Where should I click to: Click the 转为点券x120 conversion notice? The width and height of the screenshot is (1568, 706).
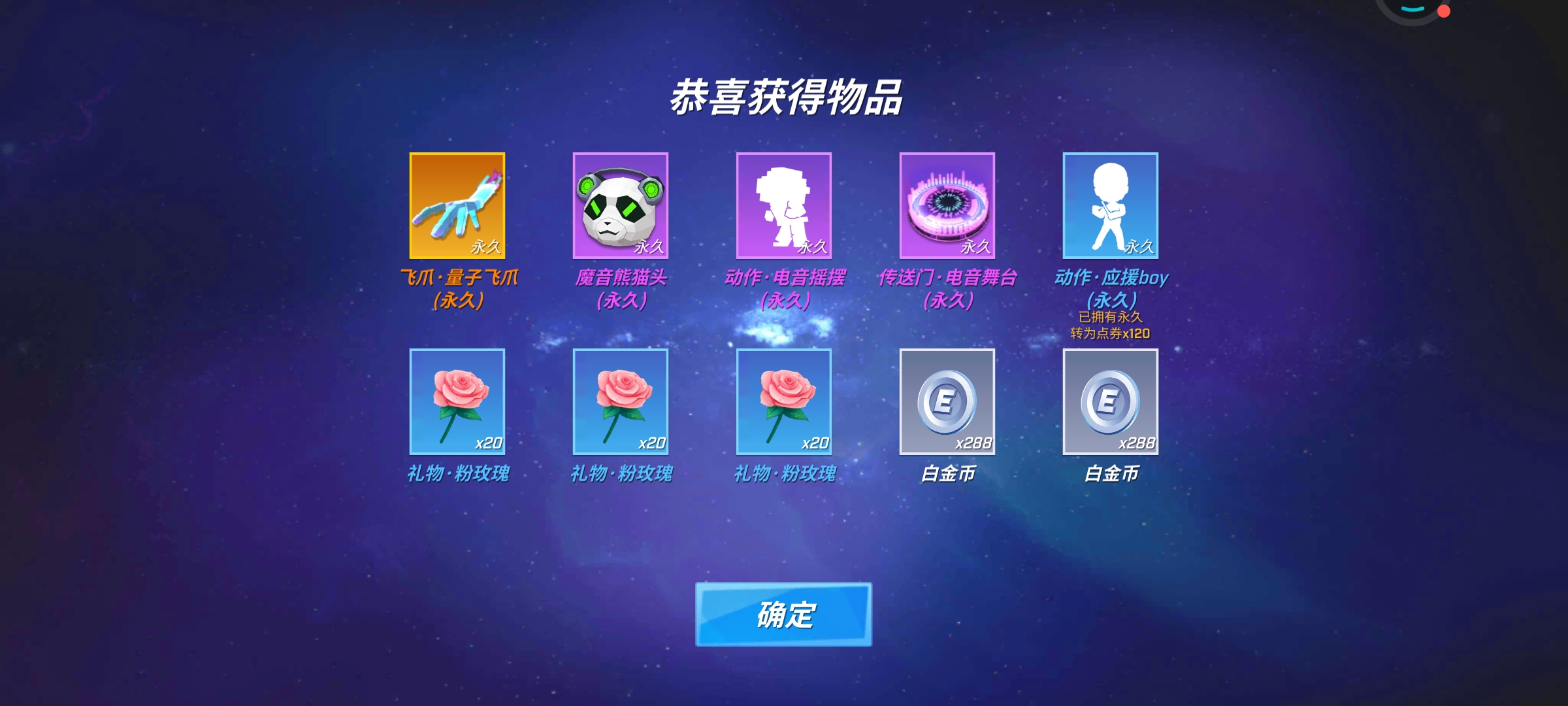1109,334
